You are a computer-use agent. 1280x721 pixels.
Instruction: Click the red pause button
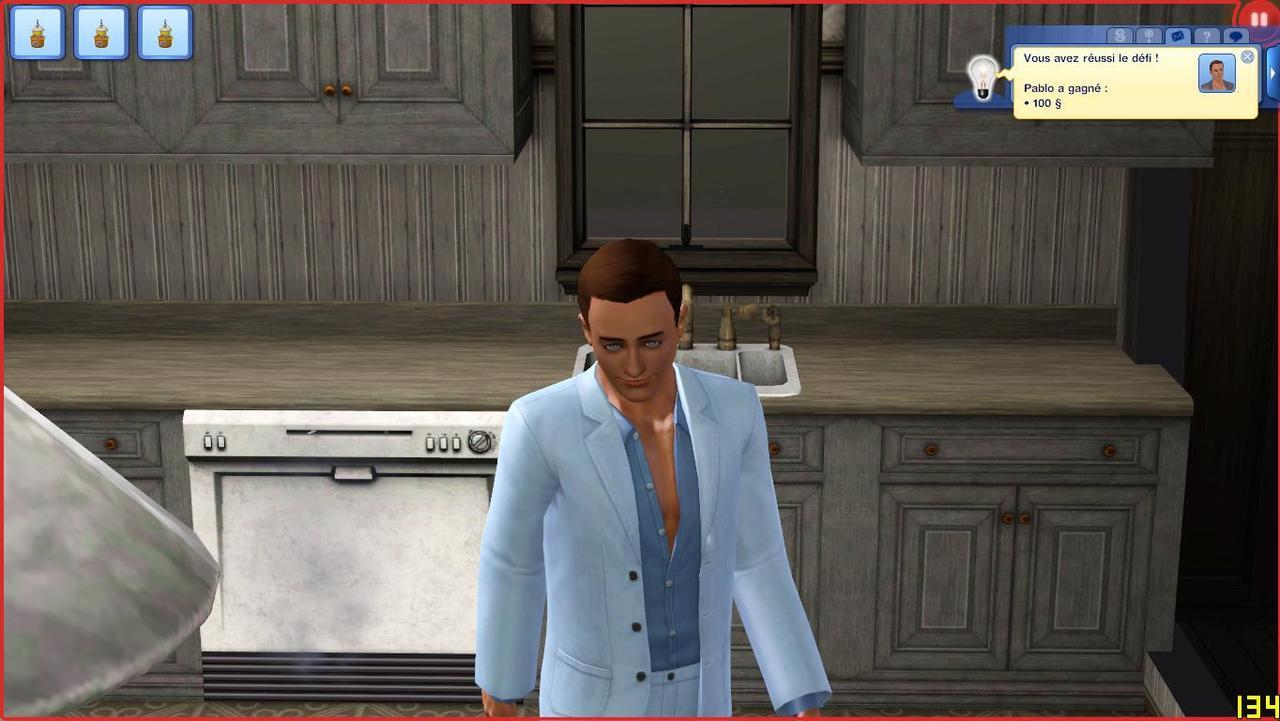1258,19
